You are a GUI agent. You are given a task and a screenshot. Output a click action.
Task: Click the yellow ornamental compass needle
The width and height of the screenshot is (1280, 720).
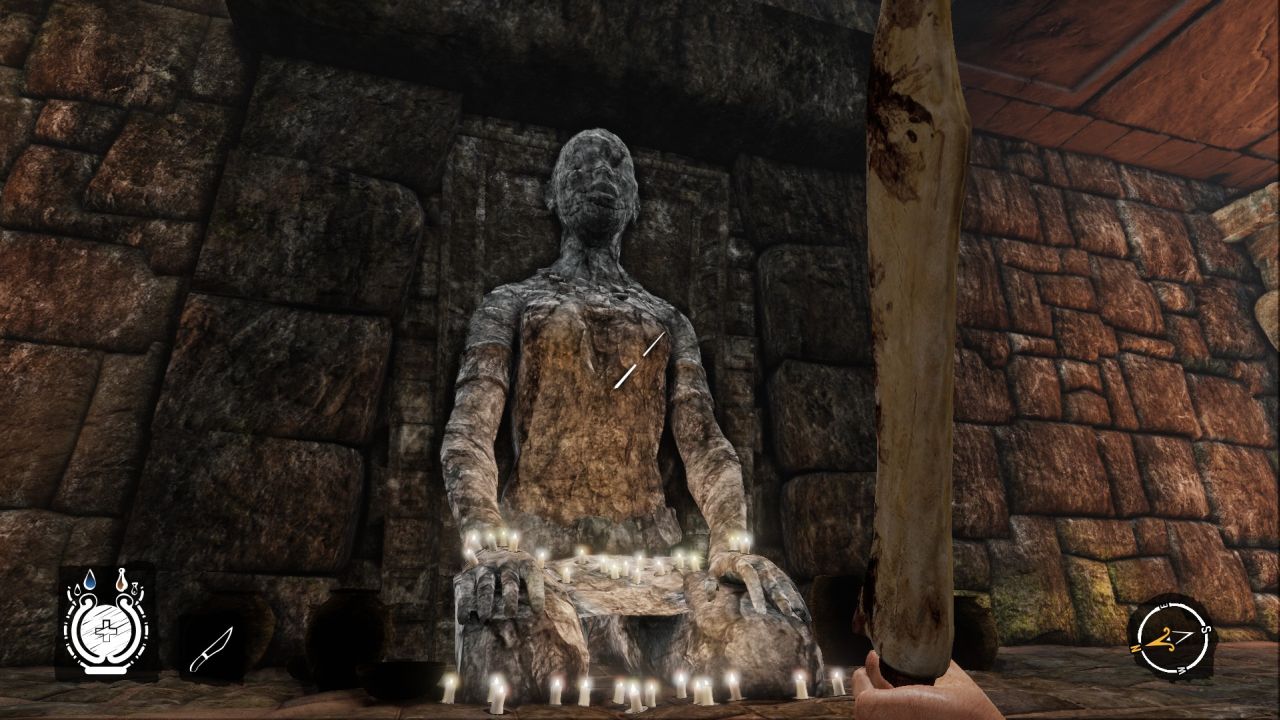[1162, 639]
